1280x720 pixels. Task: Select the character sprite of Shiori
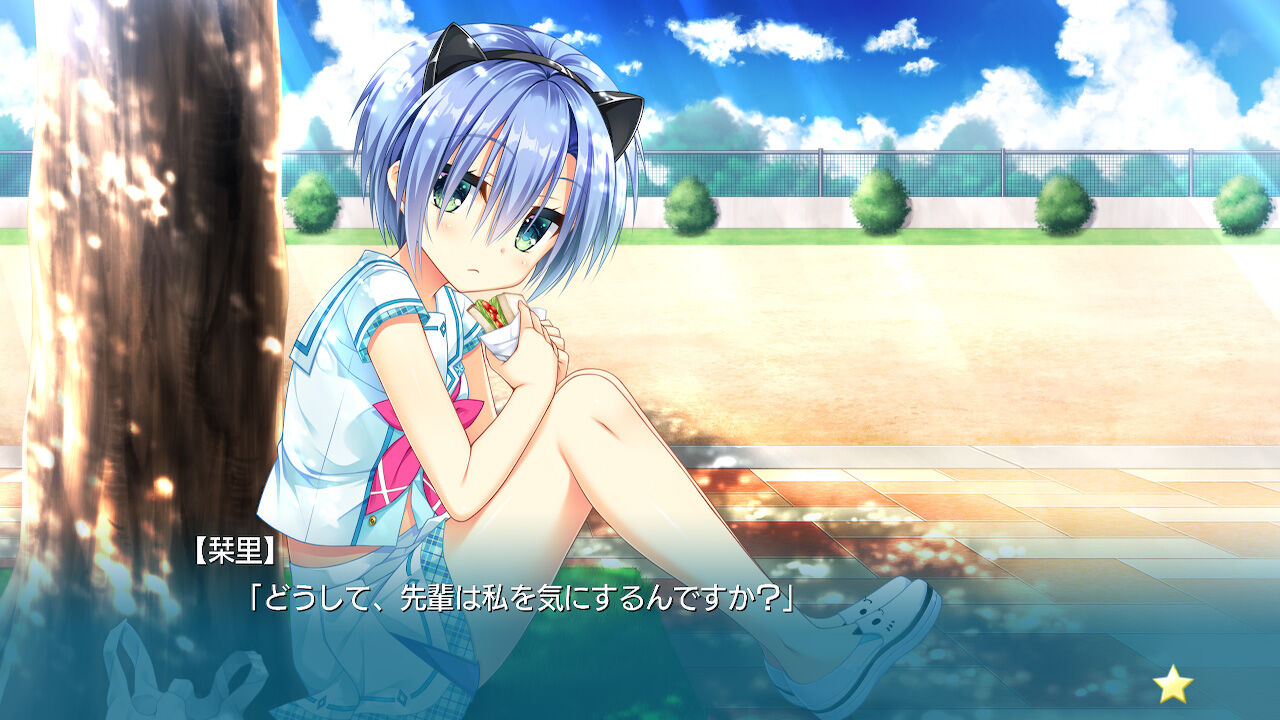point(470,350)
